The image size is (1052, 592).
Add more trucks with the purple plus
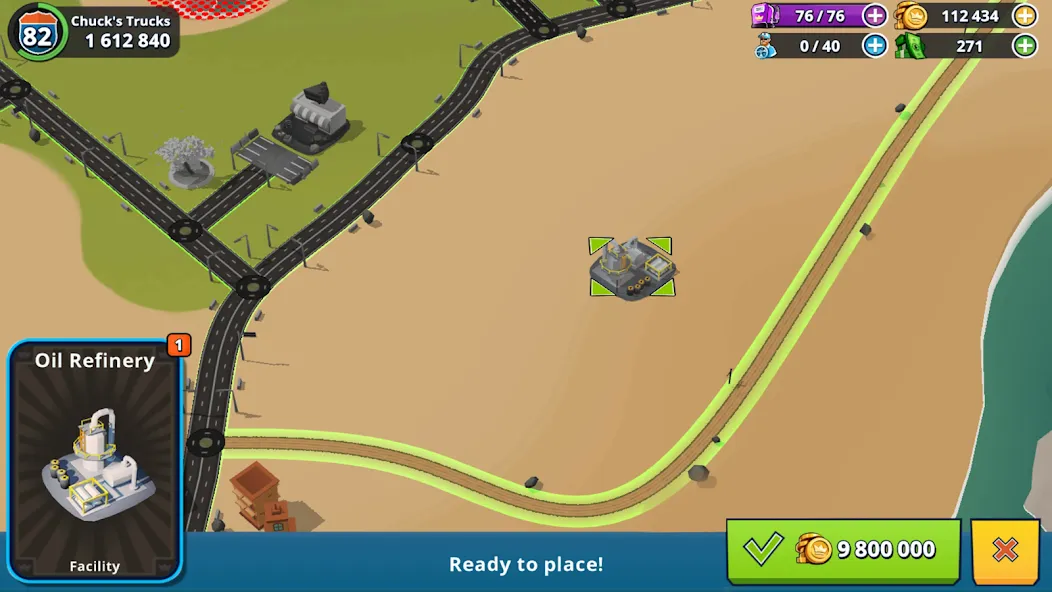874,16
